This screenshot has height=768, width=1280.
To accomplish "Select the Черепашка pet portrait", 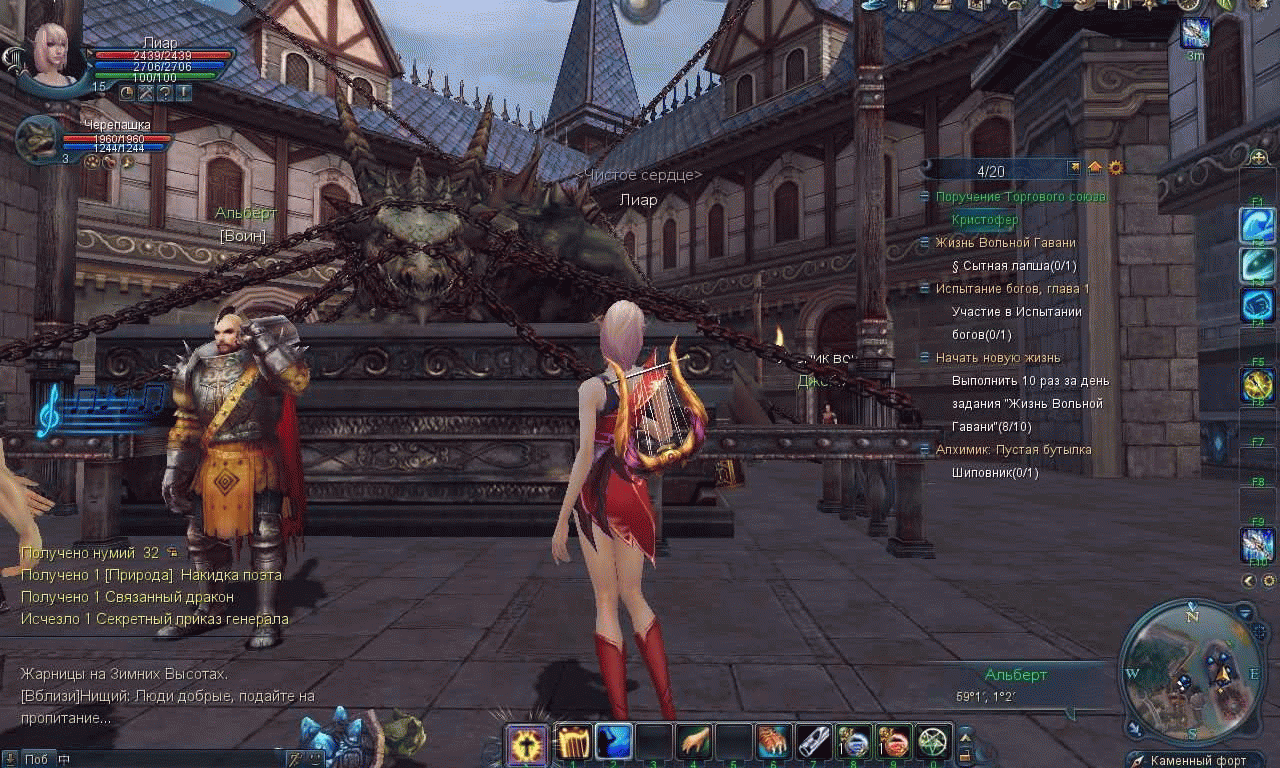I will pos(38,138).
